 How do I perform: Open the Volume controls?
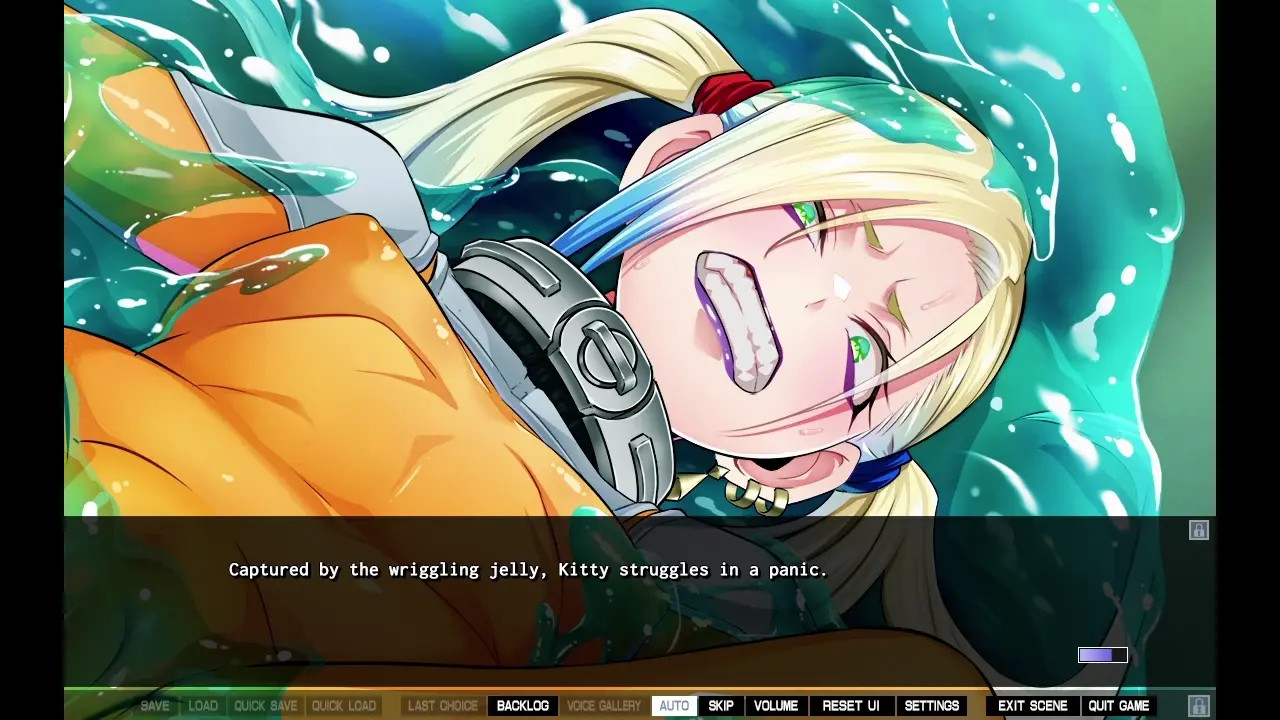tap(776, 706)
